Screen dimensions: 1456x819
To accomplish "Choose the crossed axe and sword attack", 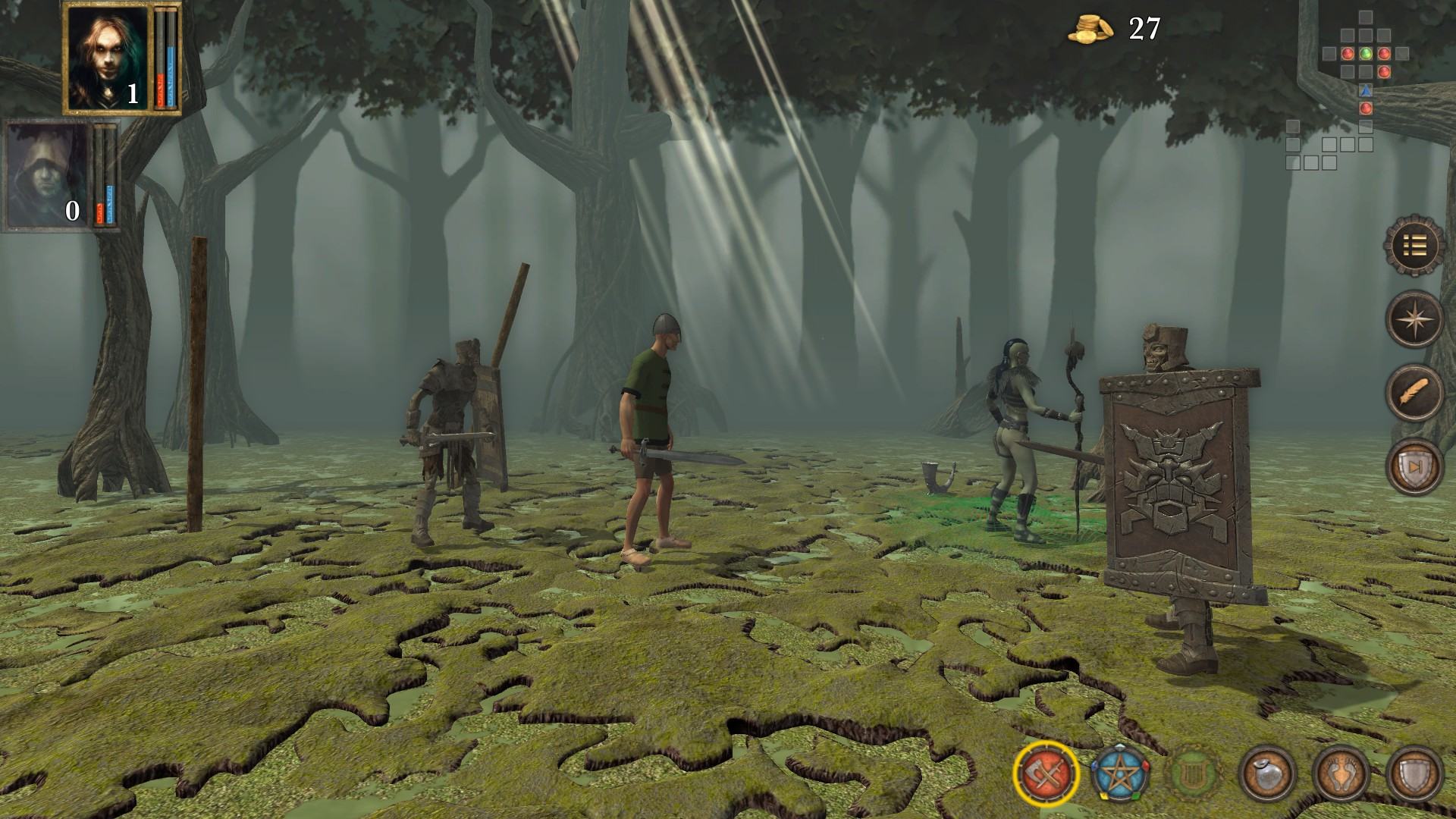I will pos(1046,774).
